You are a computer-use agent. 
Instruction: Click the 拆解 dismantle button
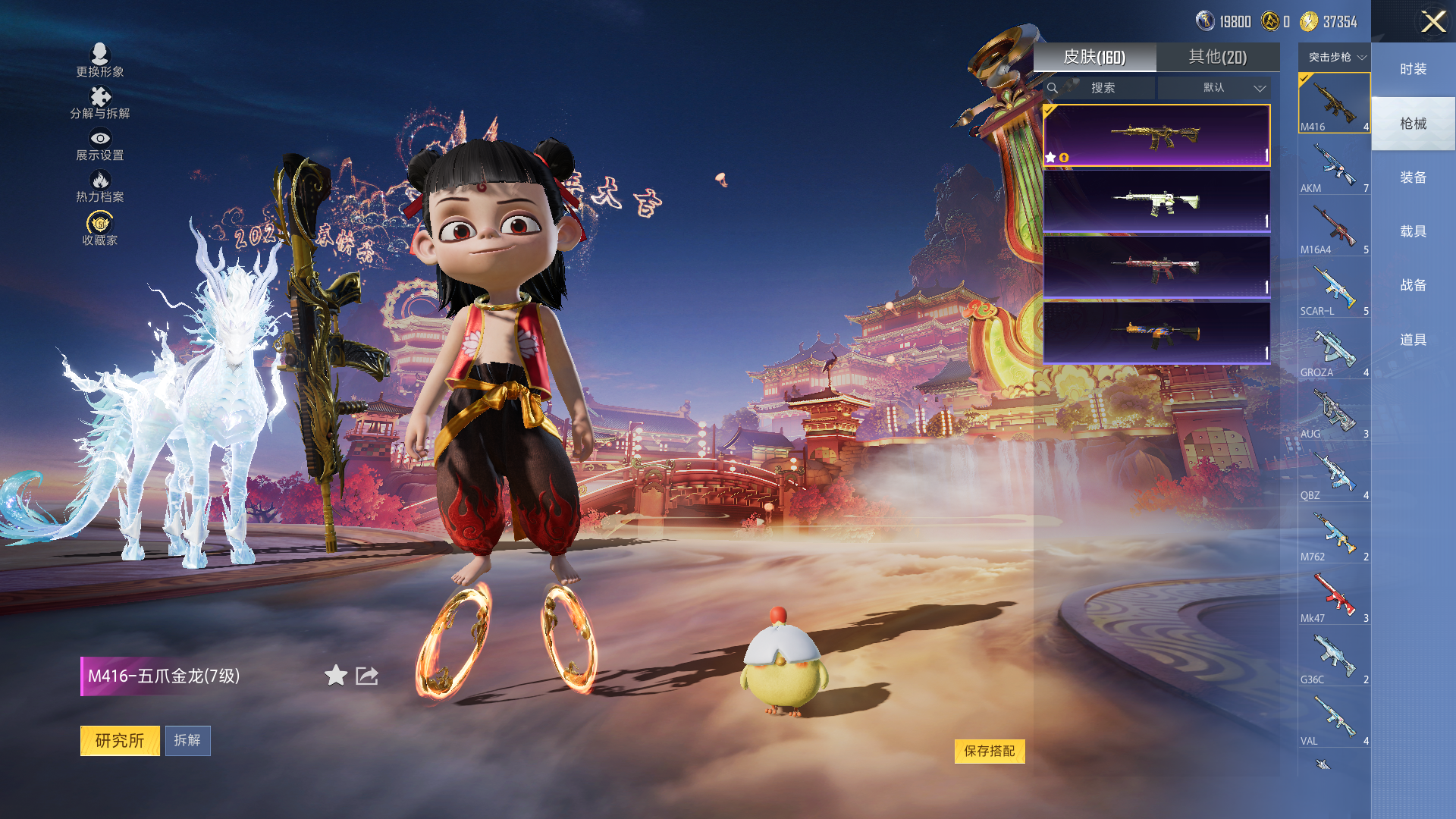click(187, 740)
